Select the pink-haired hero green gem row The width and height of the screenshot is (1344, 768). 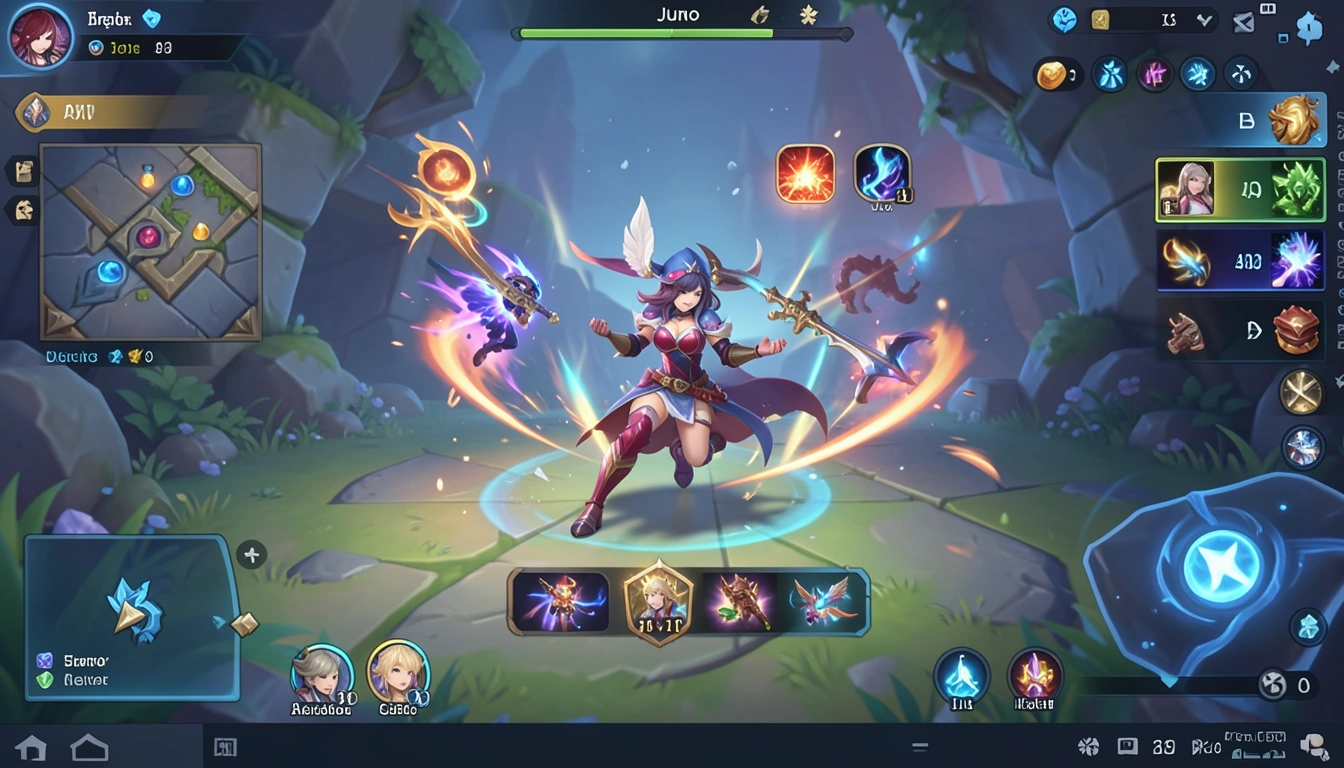point(1240,189)
